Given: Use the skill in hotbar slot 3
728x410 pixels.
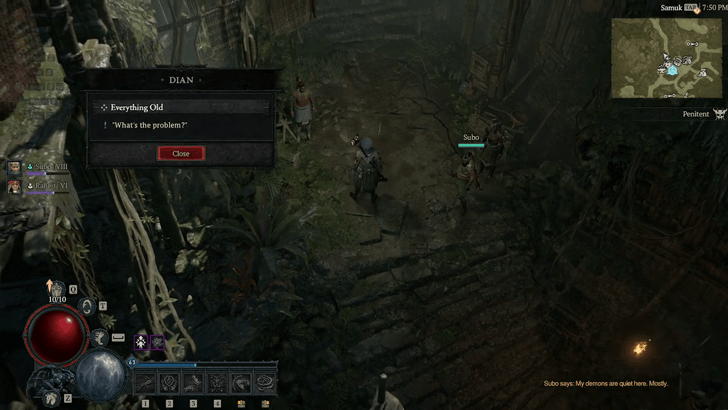Looking at the screenshot, I should click(x=193, y=382).
